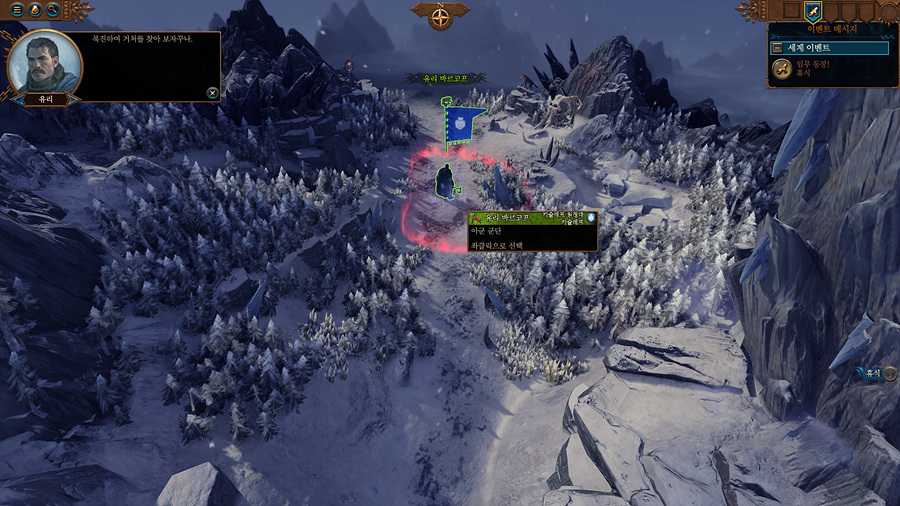
Task: Collapse the 세계 이벤트 category
Action: click(x=777, y=48)
